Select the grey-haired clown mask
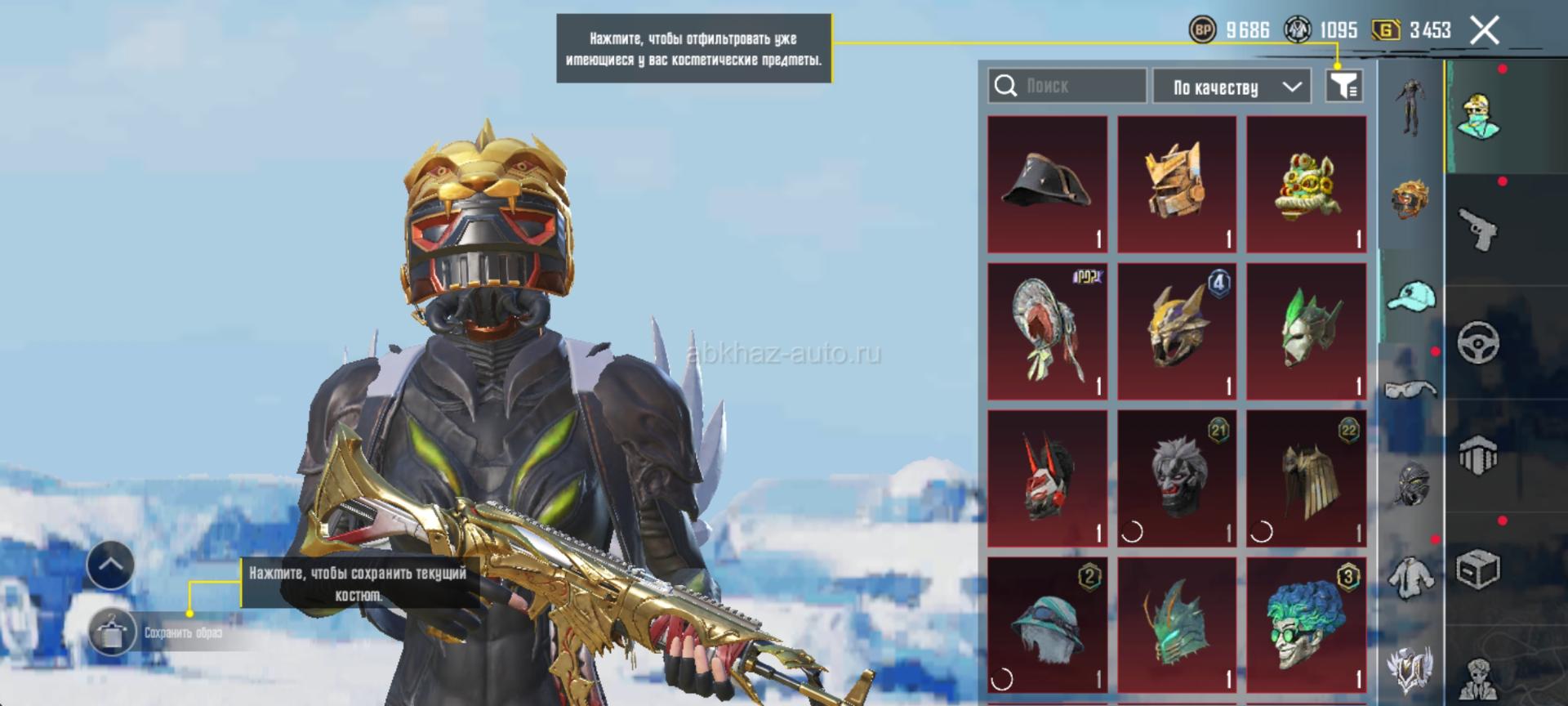Viewport: 1568px width, 706px height. tap(1177, 479)
